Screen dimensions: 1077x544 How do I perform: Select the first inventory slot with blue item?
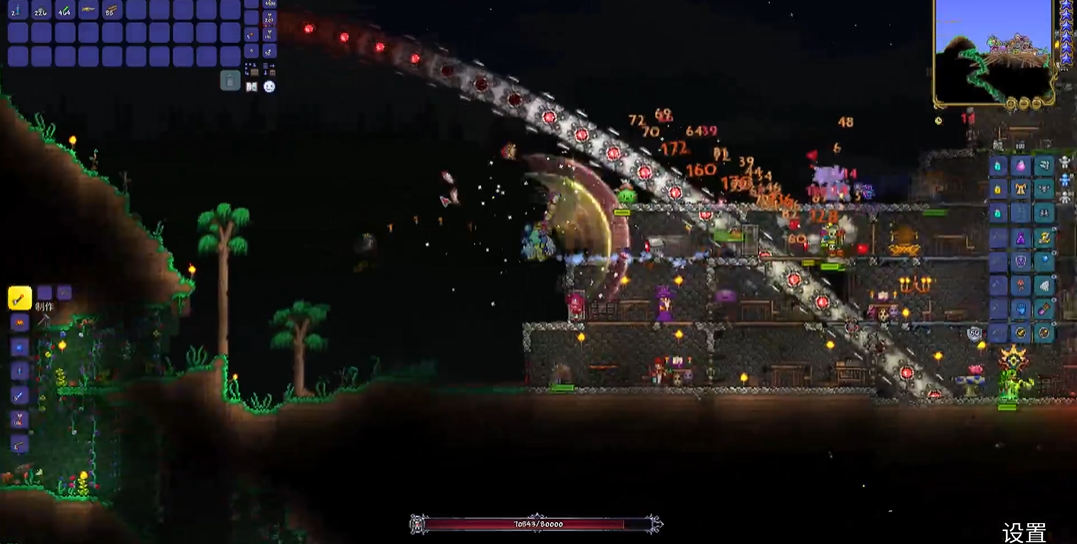[17, 10]
